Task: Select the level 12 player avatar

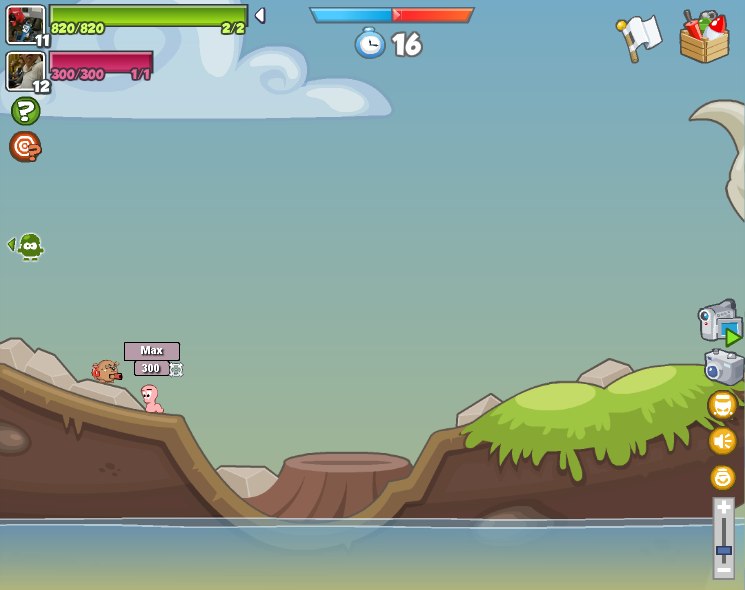Action: coord(26,71)
